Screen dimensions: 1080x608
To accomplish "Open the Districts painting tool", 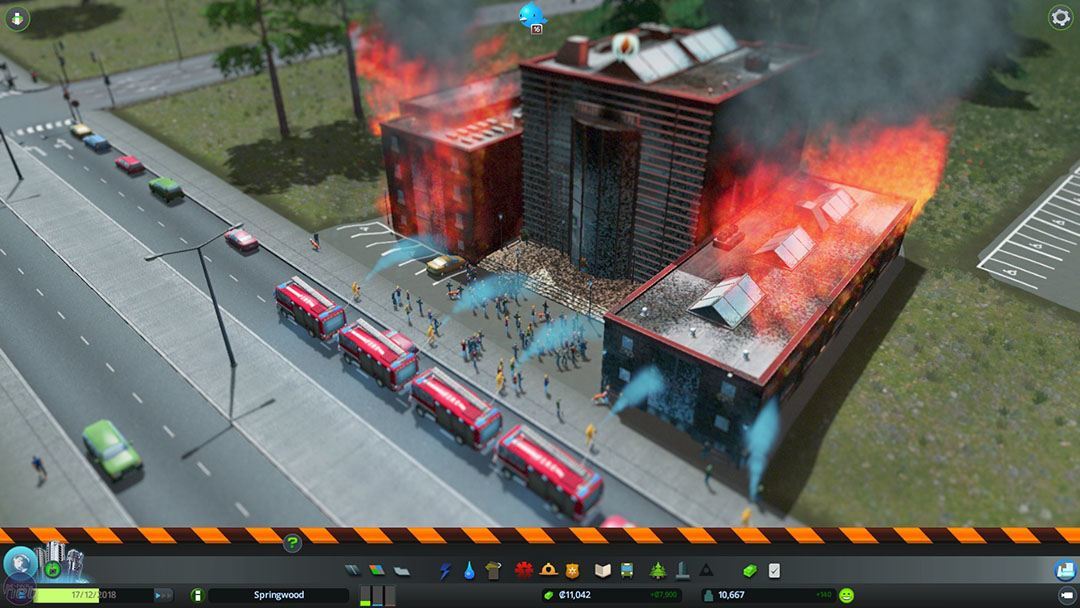I will pos(400,570).
